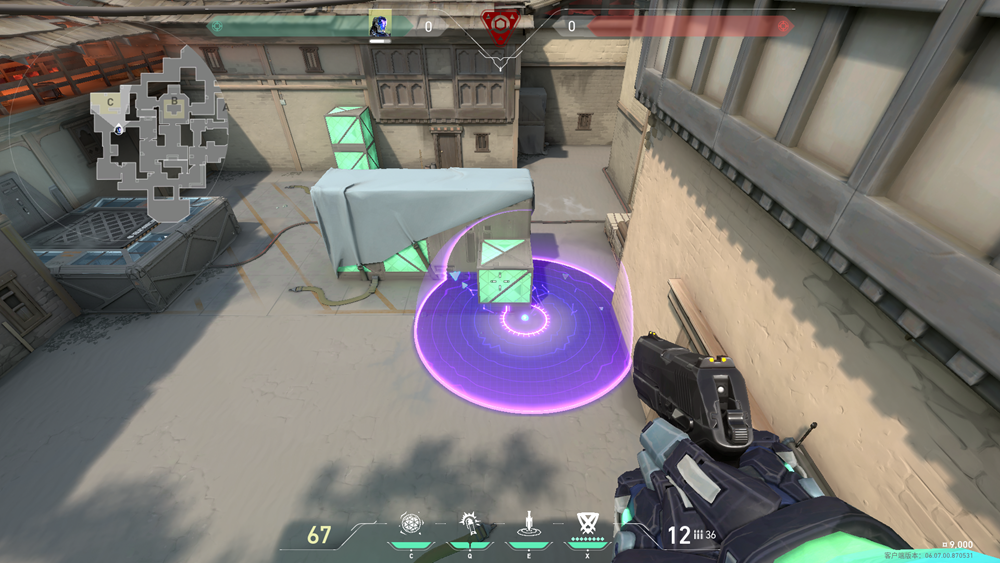Trigger the NULL/cmd ultimate icon

(x=586, y=523)
